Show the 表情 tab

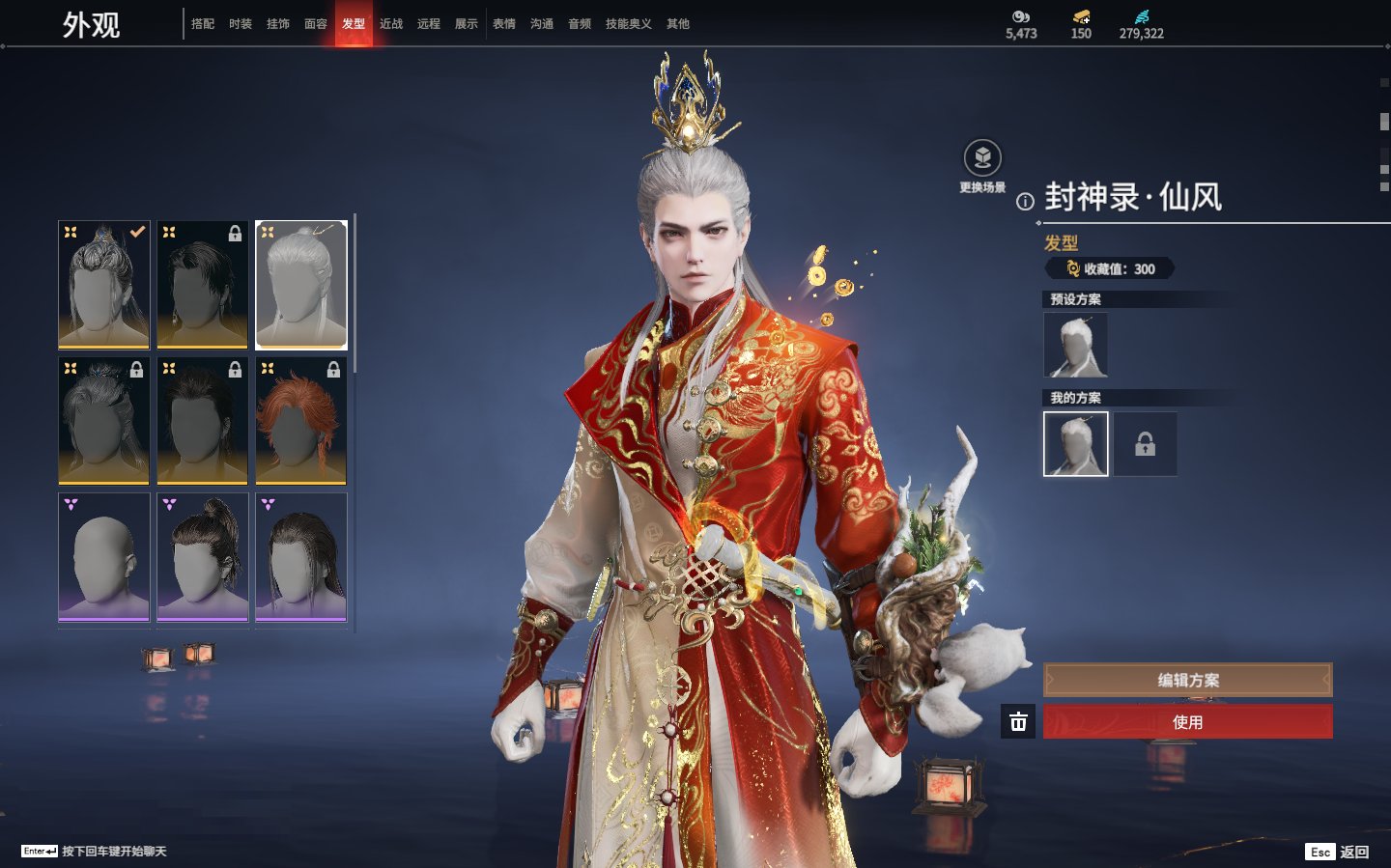504,24
